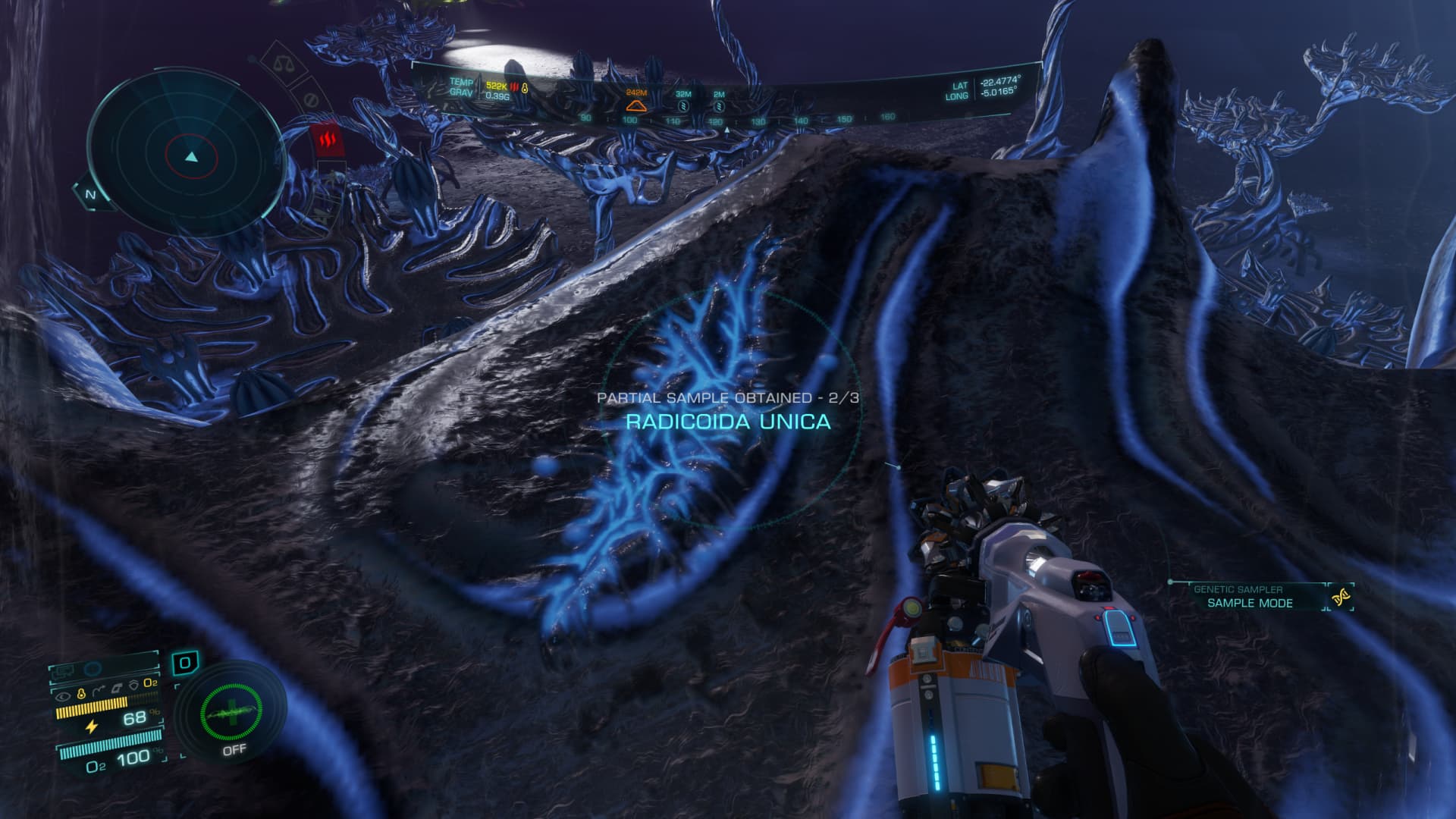Select the yellow thermometer suit status icon
Screen dimensions: 1456x819
(80, 693)
